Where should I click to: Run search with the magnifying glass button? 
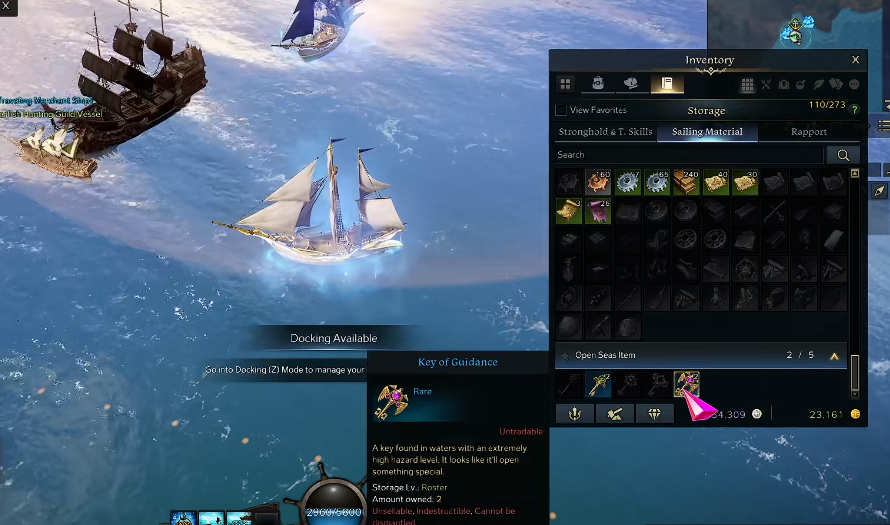[x=843, y=155]
